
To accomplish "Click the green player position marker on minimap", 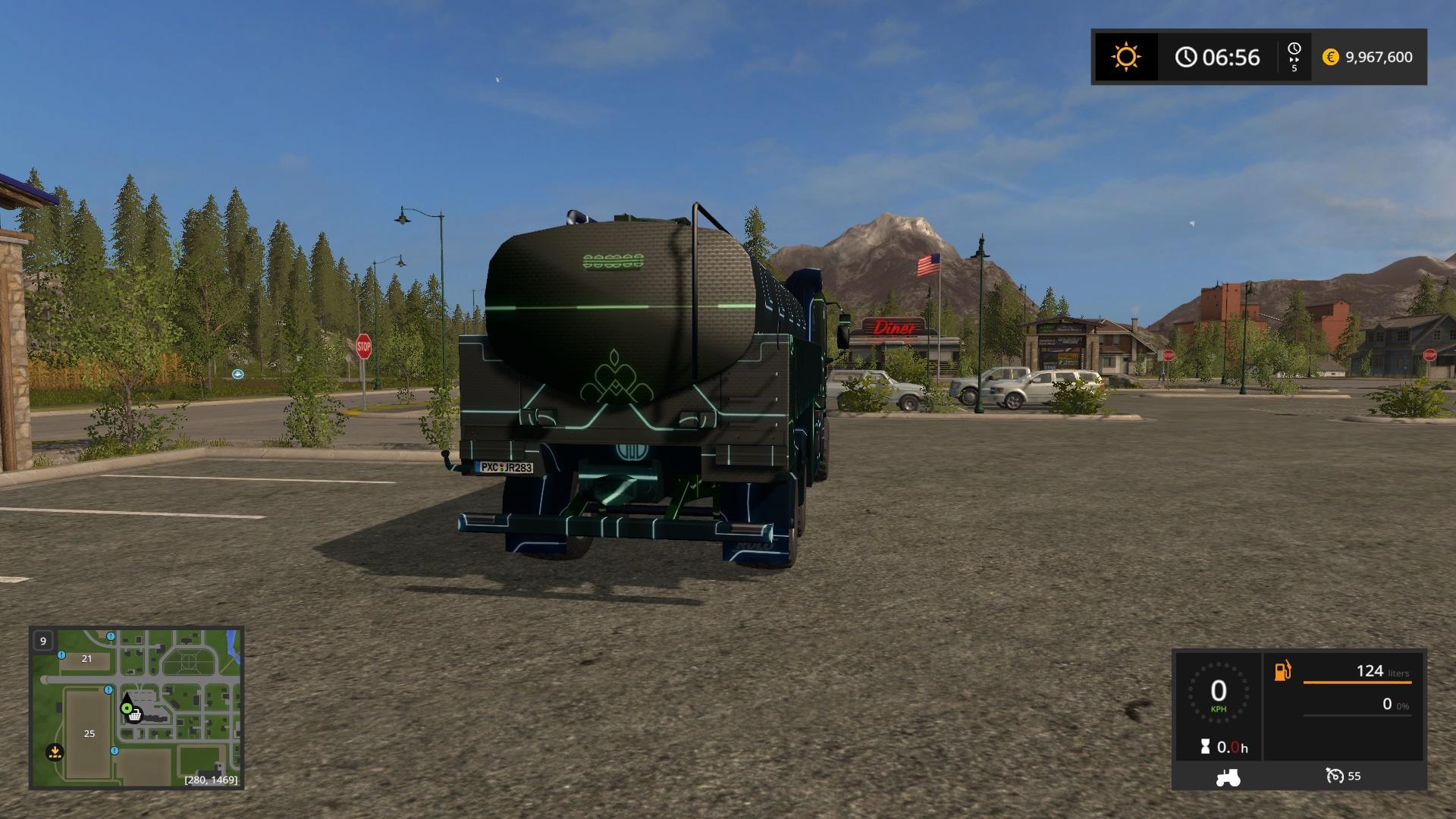I will tap(127, 708).
